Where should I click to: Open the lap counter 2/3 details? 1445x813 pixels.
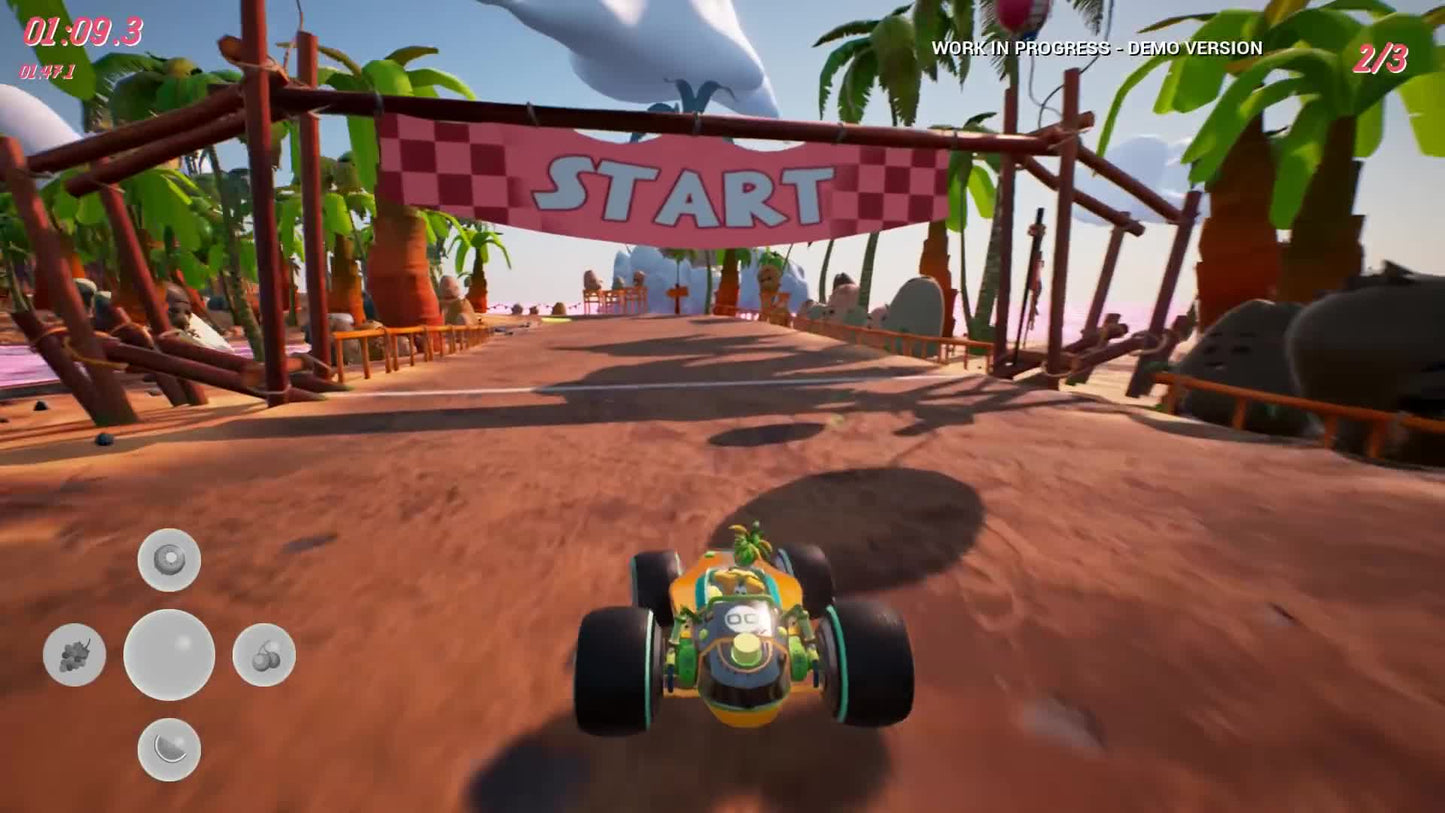click(x=1381, y=57)
